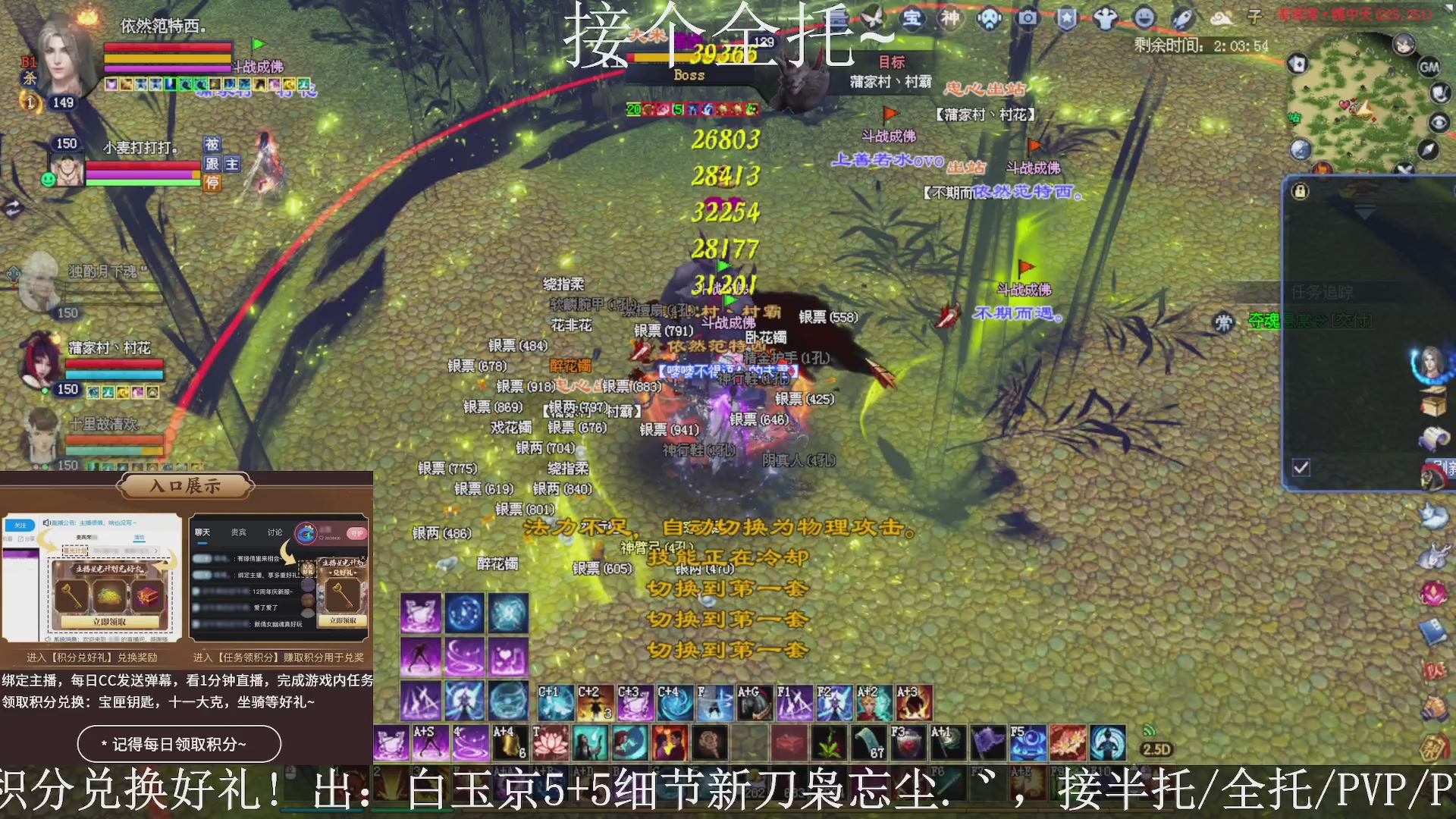Screen dimensions: 1456x819
Task: Click the GM icon beside the minimap
Action: coord(1430,67)
